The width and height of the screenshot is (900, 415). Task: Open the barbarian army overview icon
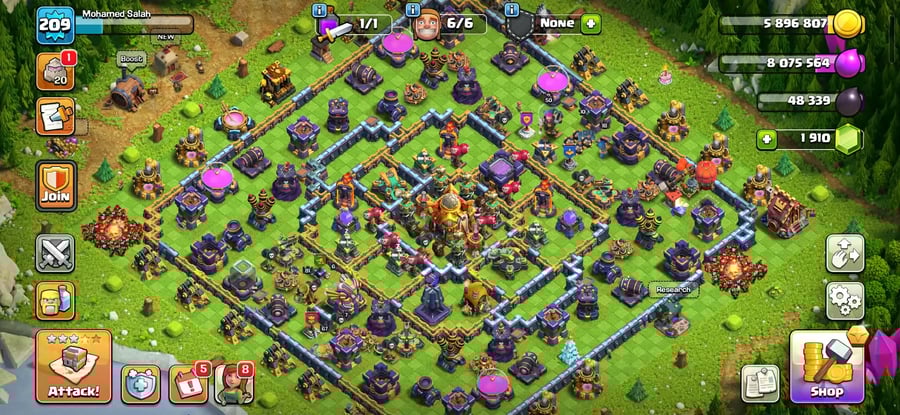coord(56,300)
